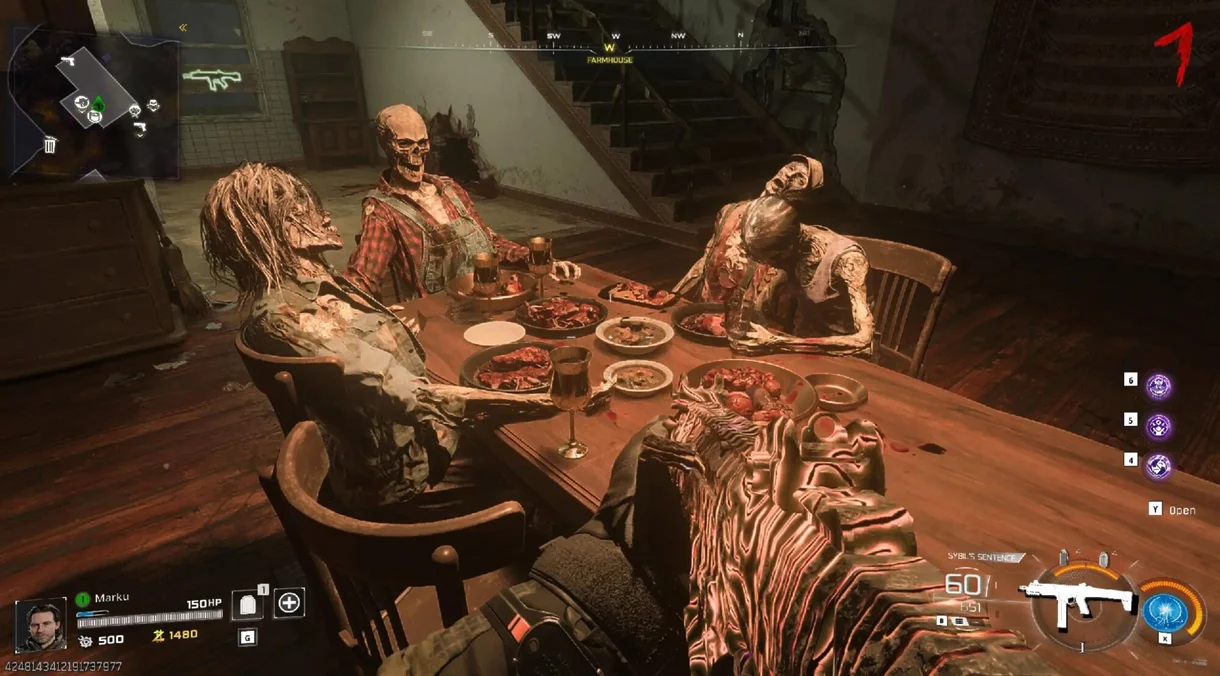Activate the blue field upgrade ability

(x=1165, y=609)
